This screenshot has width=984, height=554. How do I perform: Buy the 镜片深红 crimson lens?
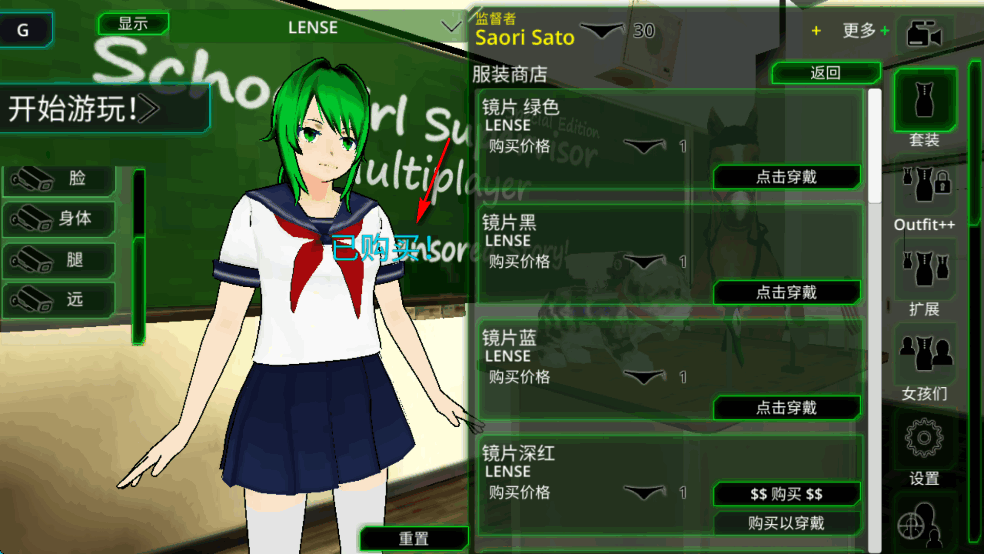pos(786,494)
